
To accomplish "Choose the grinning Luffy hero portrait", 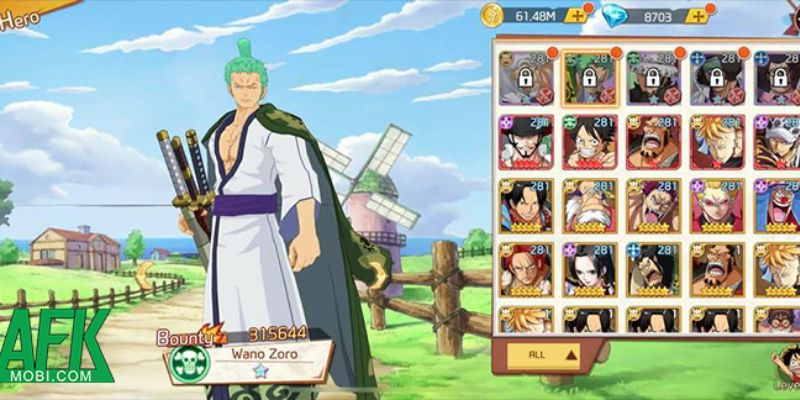I will [x=588, y=141].
